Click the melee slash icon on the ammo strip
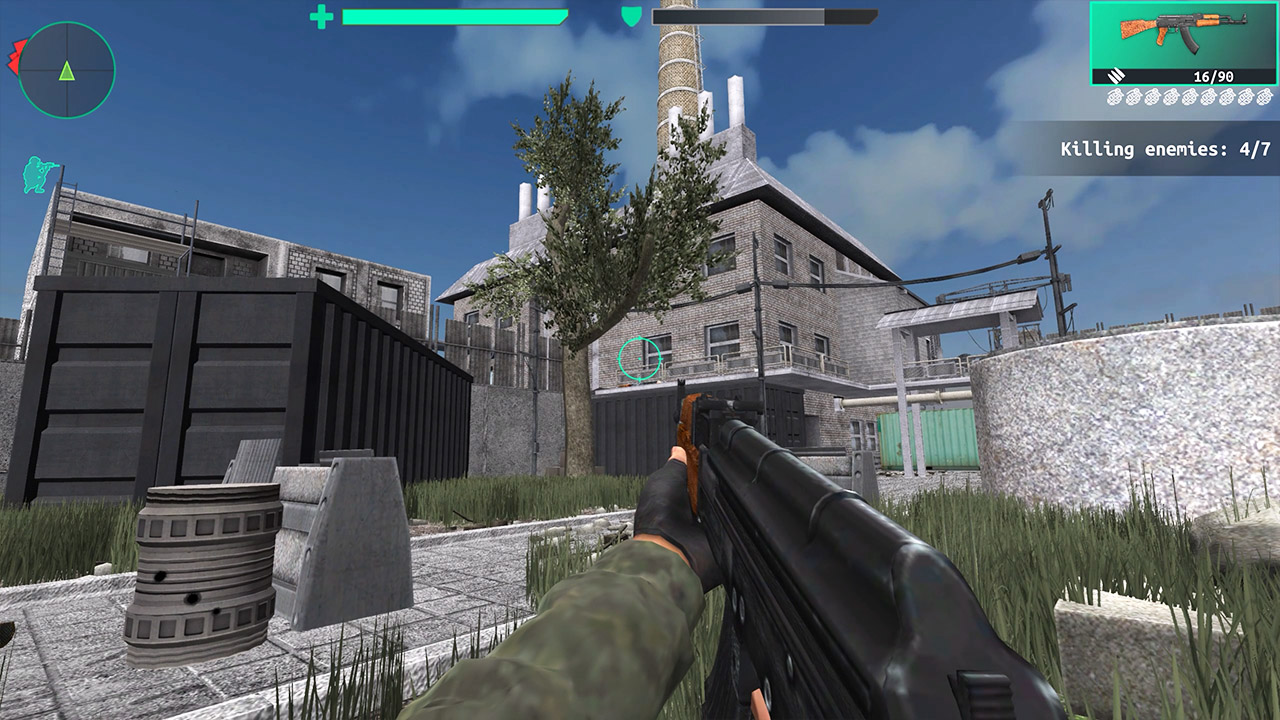This screenshot has height=720, width=1280. [x=1116, y=77]
